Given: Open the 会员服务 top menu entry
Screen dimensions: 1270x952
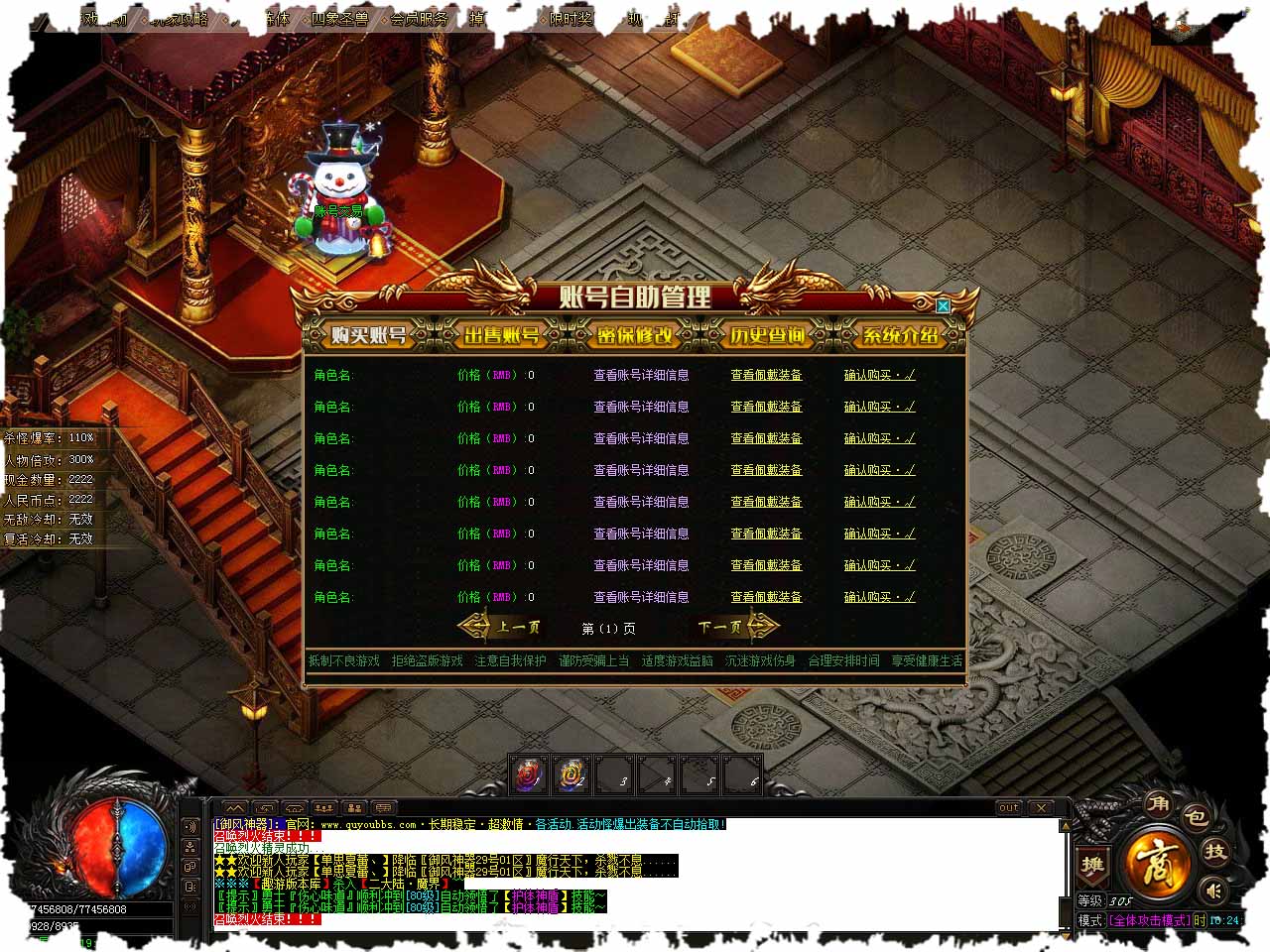Looking at the screenshot, I should (x=419, y=18).
